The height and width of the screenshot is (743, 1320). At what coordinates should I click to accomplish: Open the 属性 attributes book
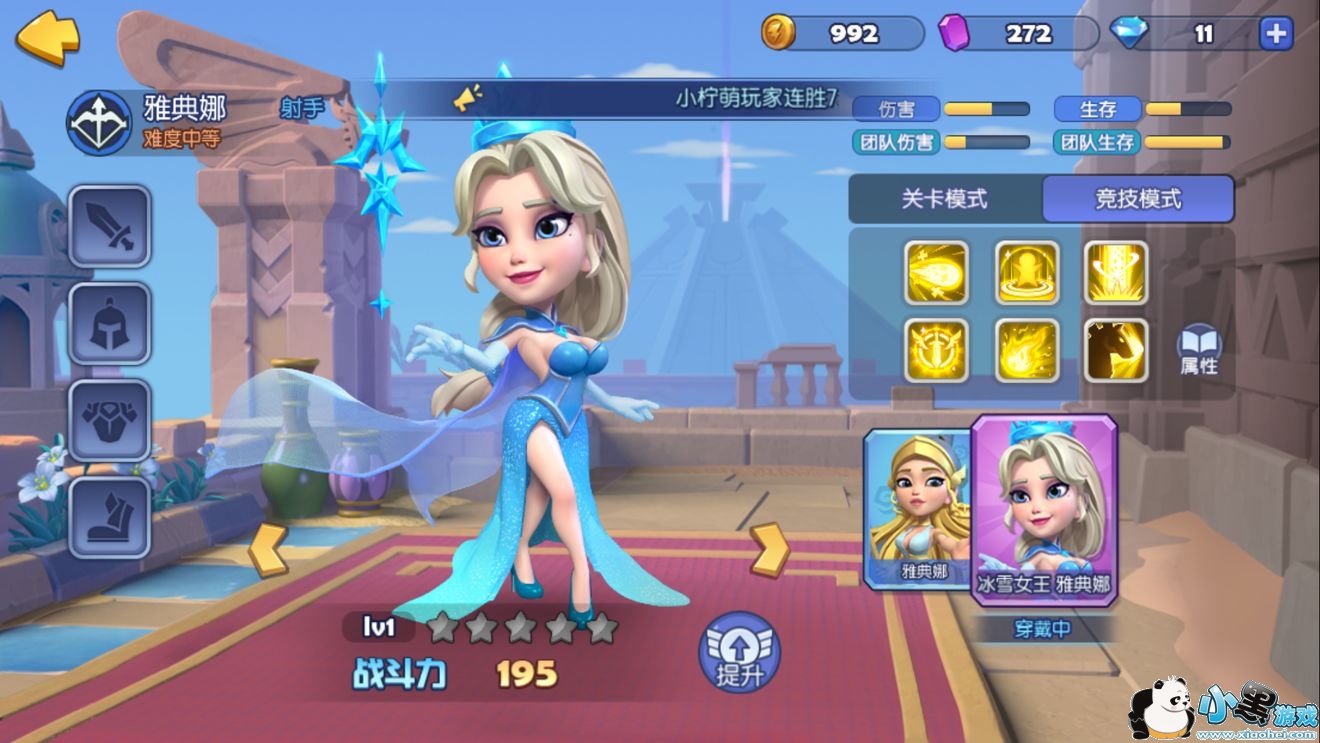point(1198,350)
